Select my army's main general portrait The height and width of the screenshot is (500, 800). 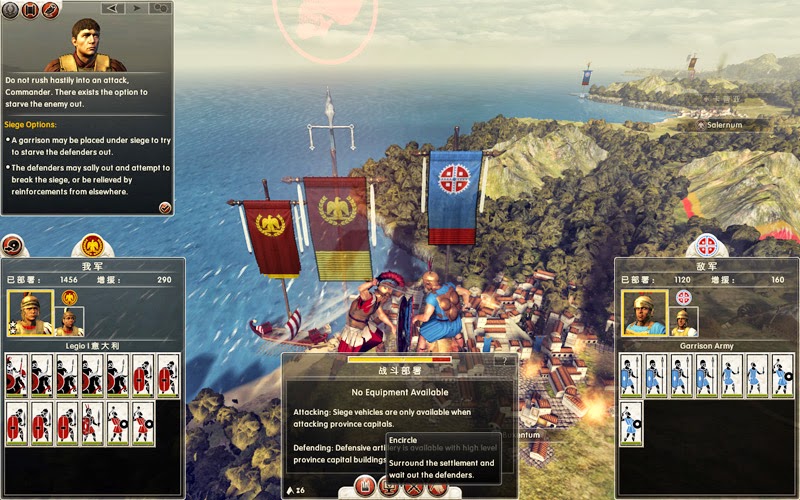click(x=30, y=313)
